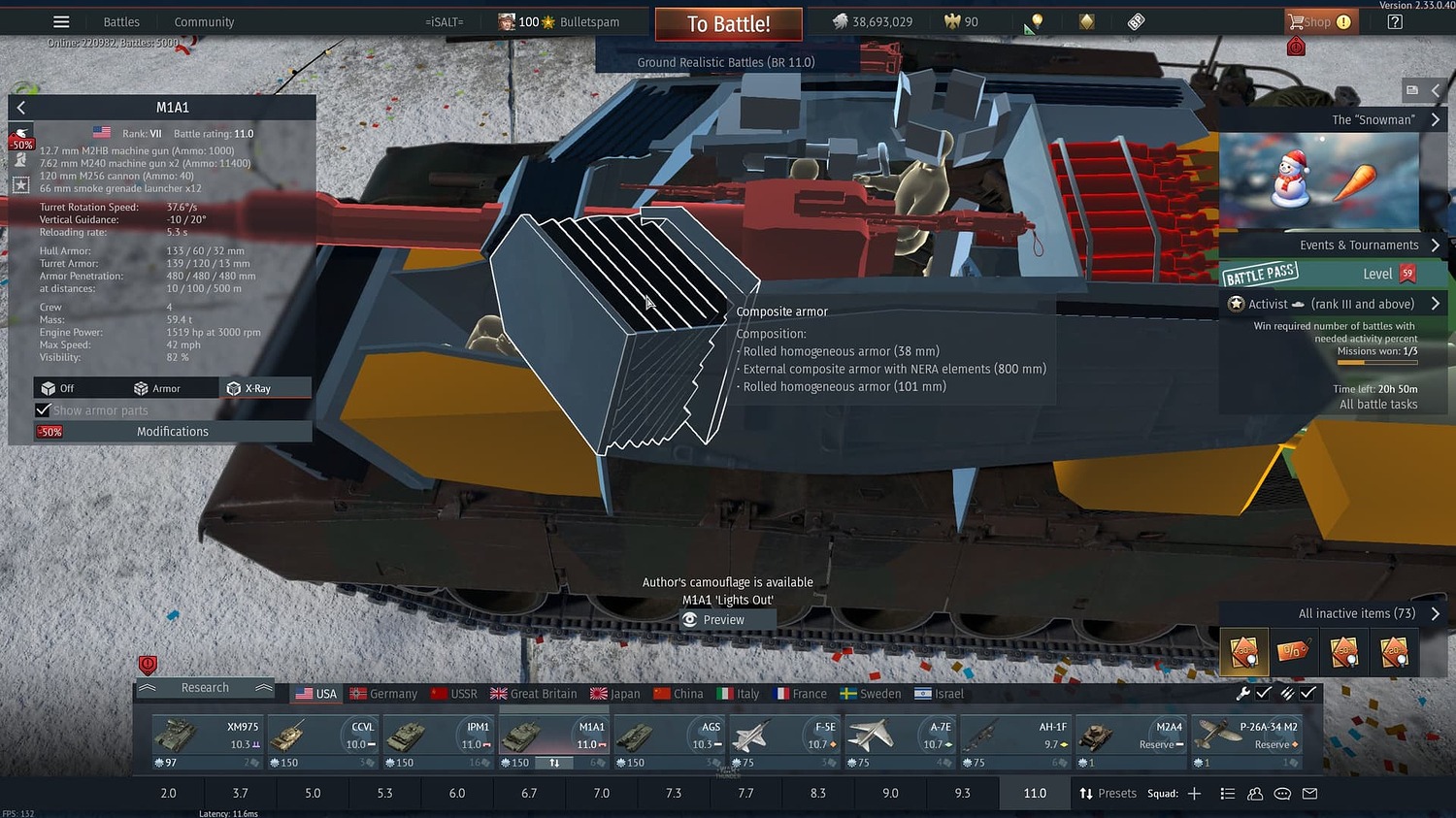Screen dimensions: 1456x818
Task: Click the plus icon to create a squad
Action: [x=1193, y=793]
